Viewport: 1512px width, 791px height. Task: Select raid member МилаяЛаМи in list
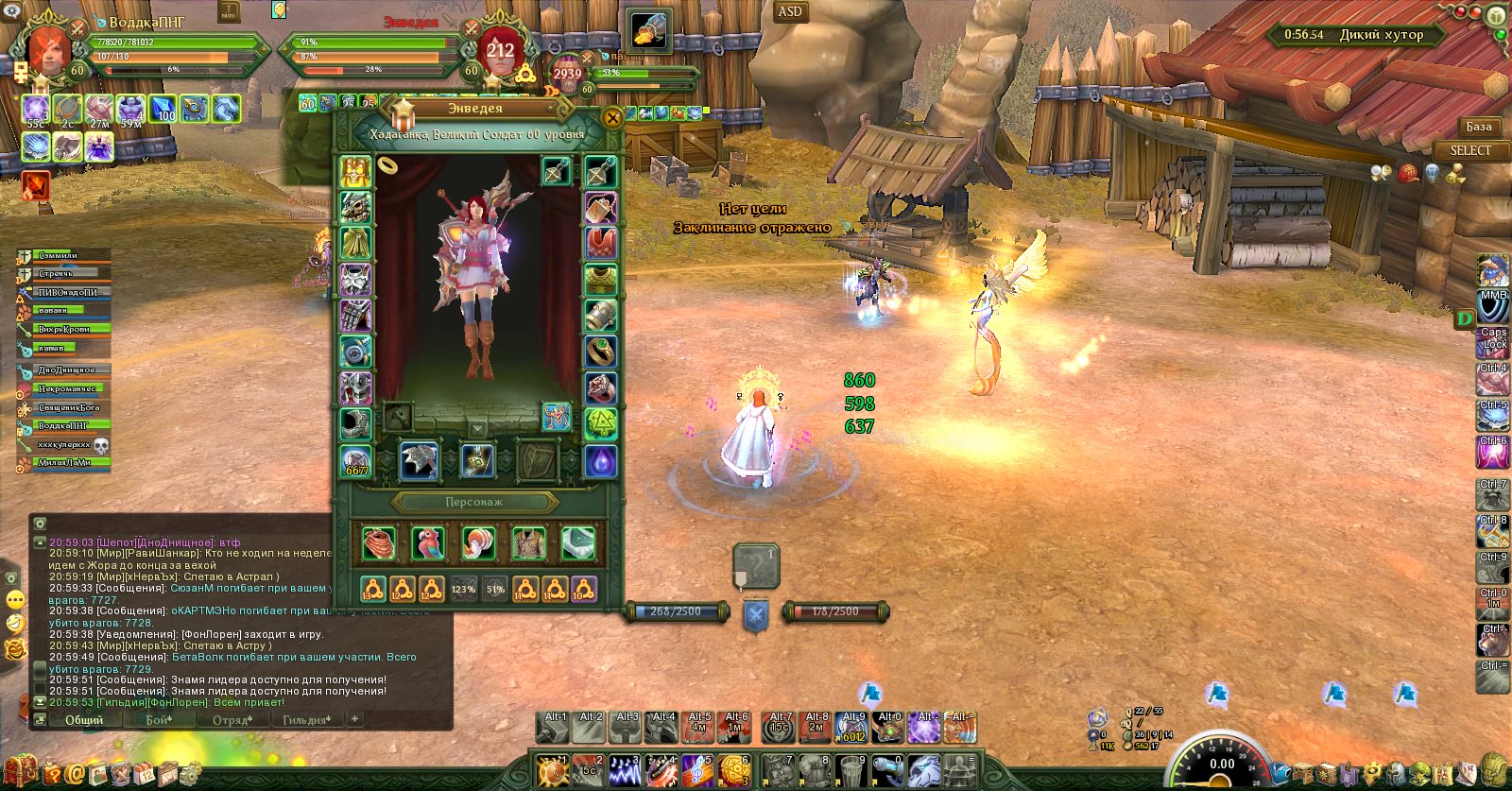64,463
